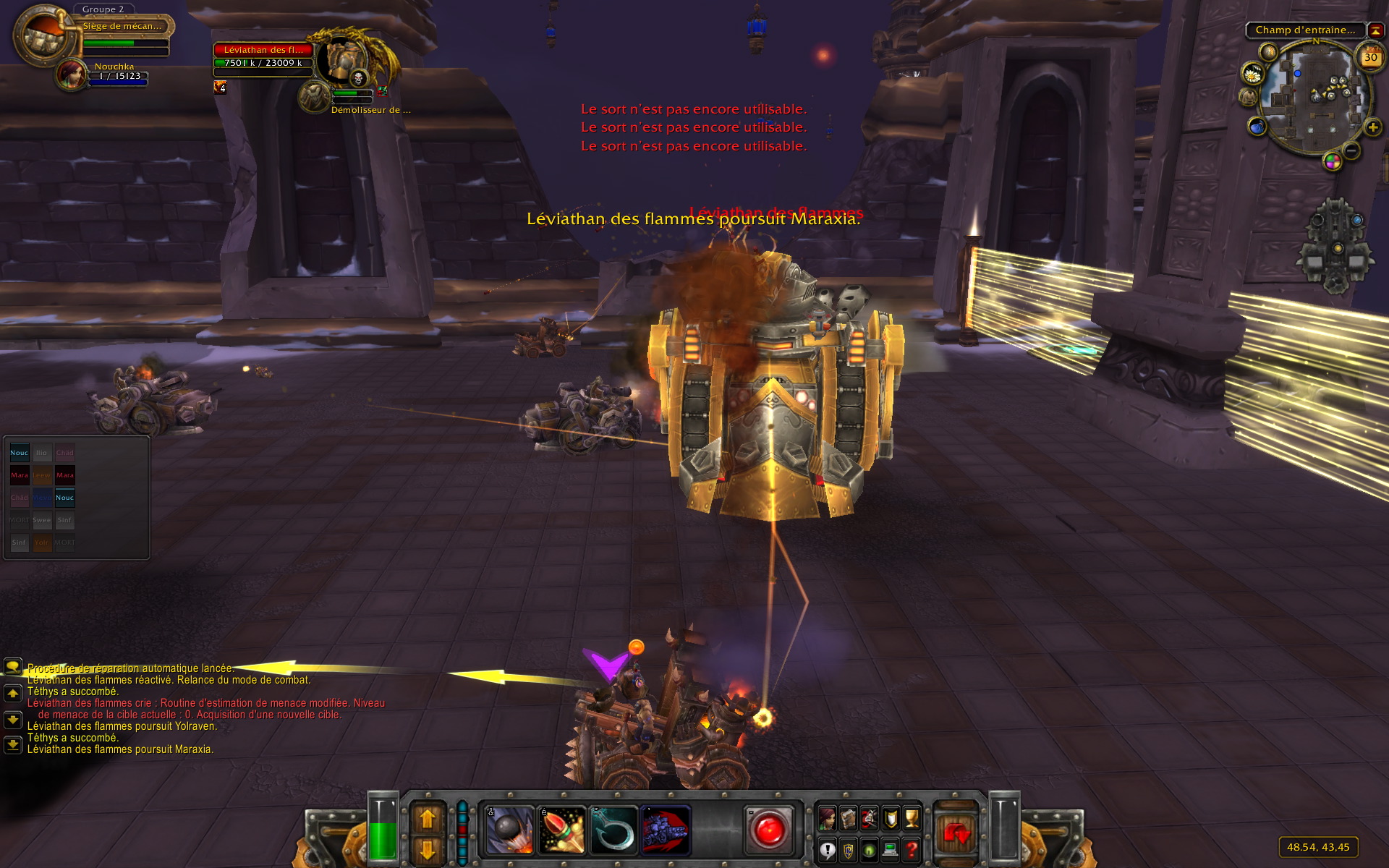Toggle the daisy icon beside the minimap
1389x868 pixels.
click(x=1252, y=74)
